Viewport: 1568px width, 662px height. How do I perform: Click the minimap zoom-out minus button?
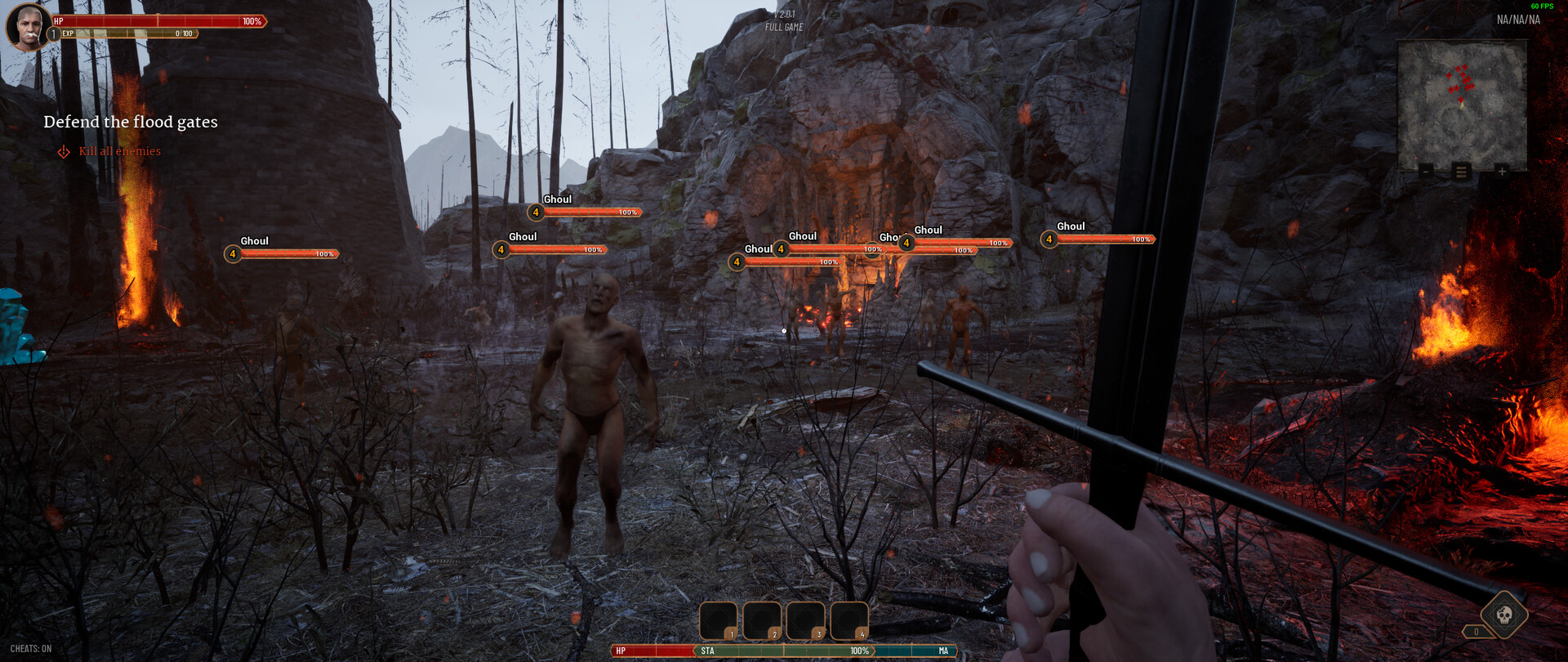pos(1426,171)
